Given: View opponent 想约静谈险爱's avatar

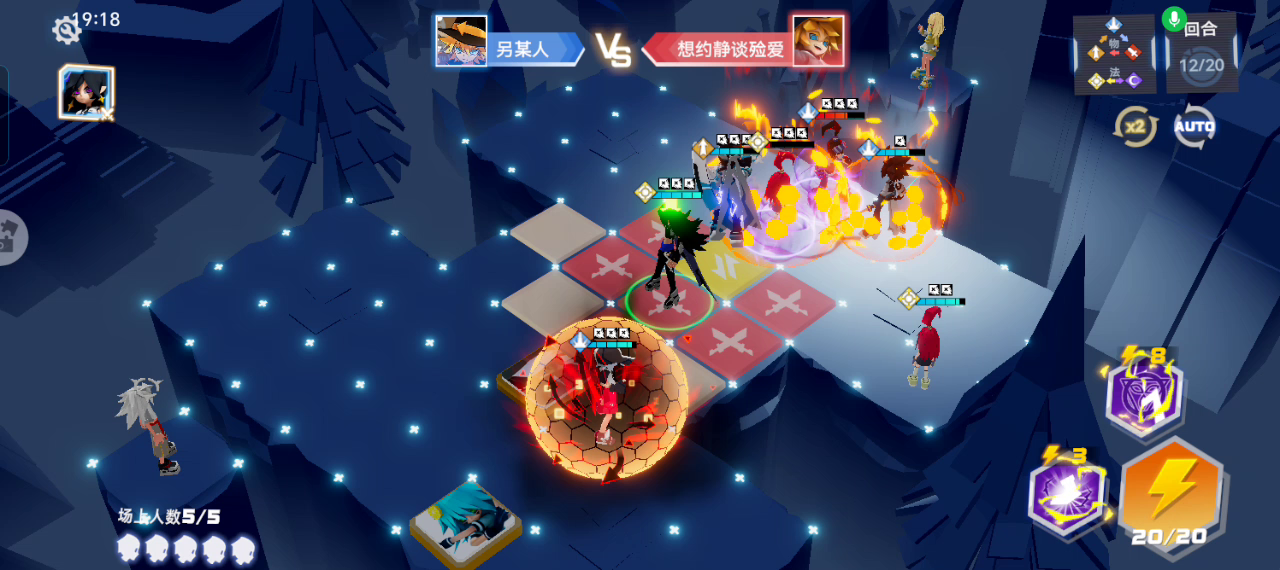Looking at the screenshot, I should pyautogui.click(x=818, y=41).
